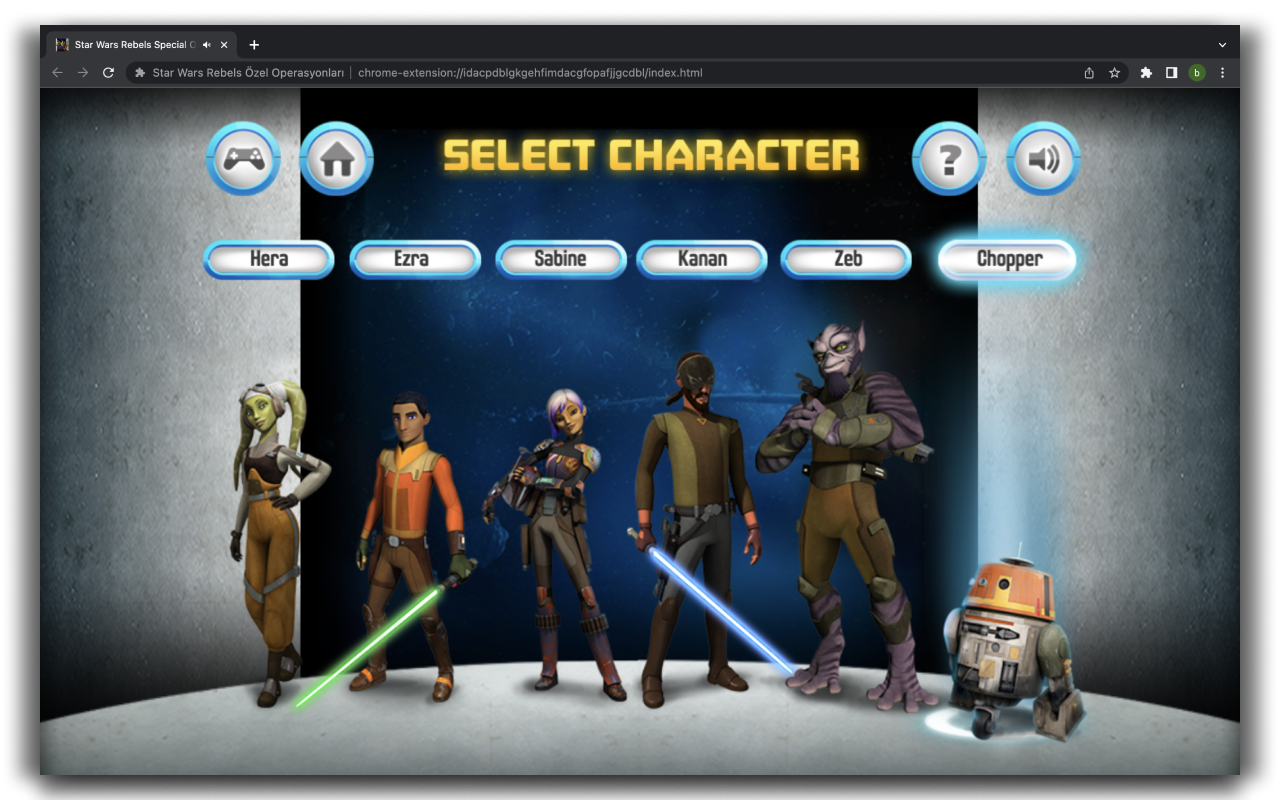
Task: Click the back navigation arrow
Action: coord(57,72)
